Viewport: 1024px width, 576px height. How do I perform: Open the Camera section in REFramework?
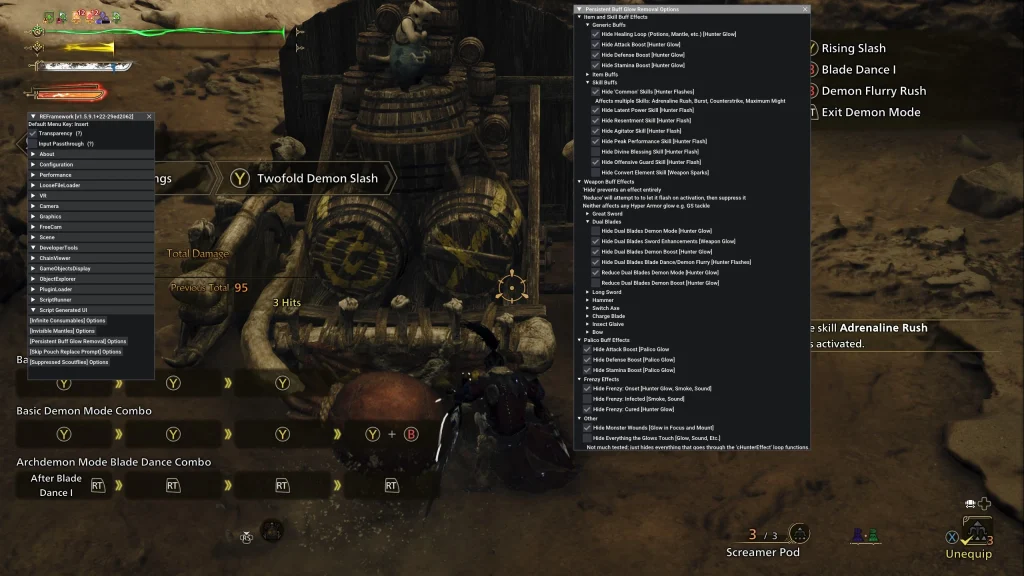coord(33,206)
